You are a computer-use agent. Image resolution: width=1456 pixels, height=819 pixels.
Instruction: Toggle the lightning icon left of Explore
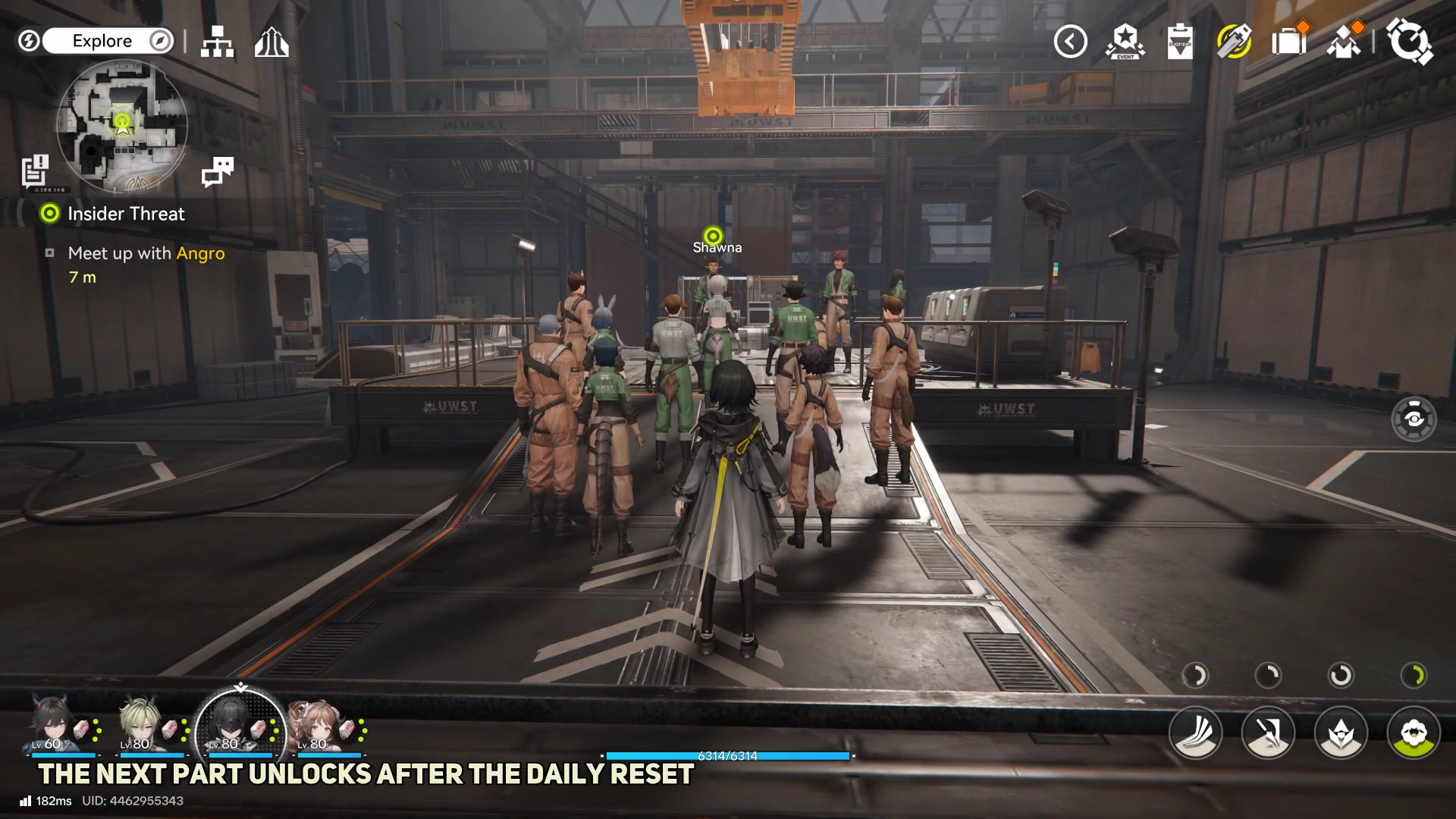[29, 41]
